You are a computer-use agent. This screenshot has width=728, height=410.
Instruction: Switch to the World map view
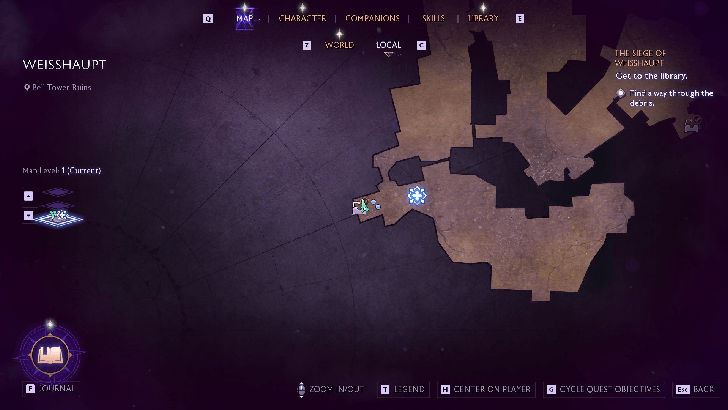pos(339,45)
